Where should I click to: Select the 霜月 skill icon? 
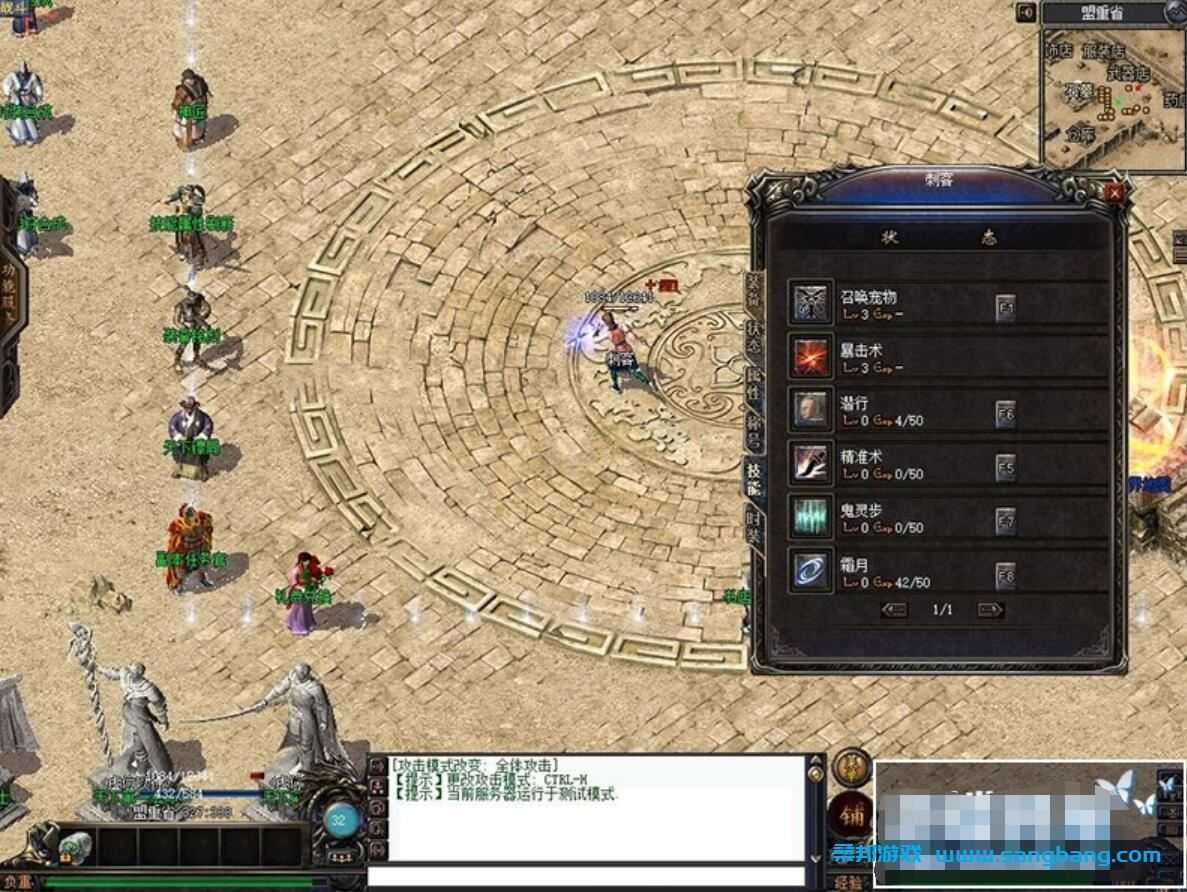pos(809,571)
